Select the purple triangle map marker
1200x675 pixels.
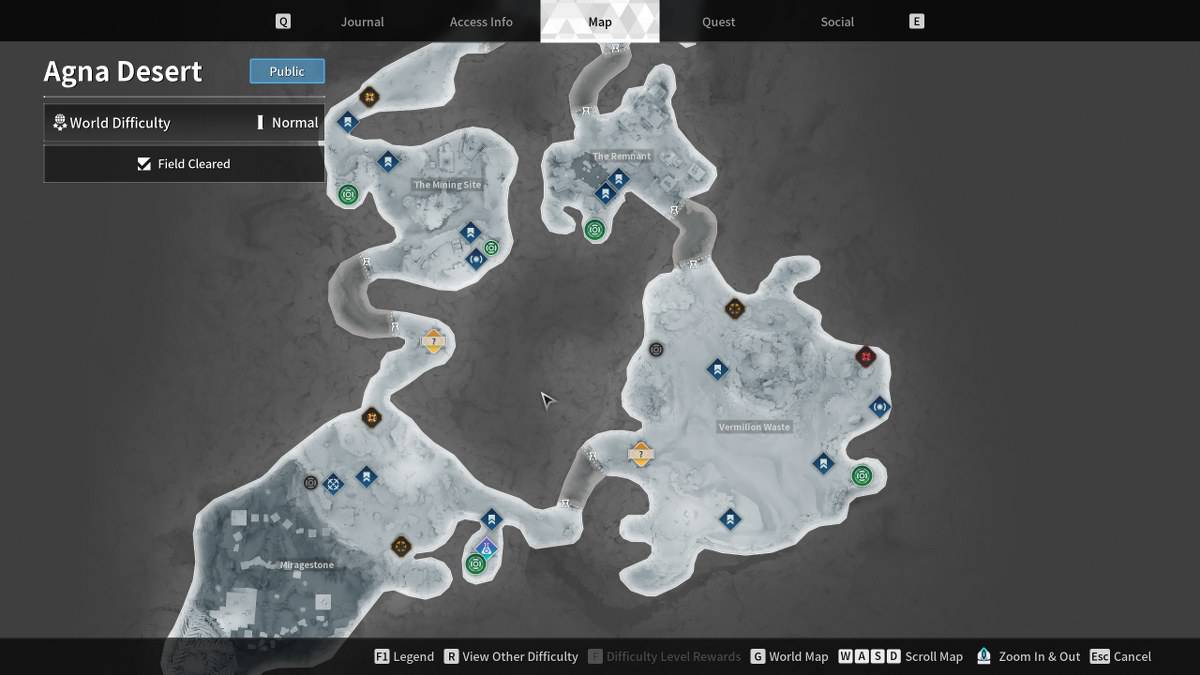[486, 547]
